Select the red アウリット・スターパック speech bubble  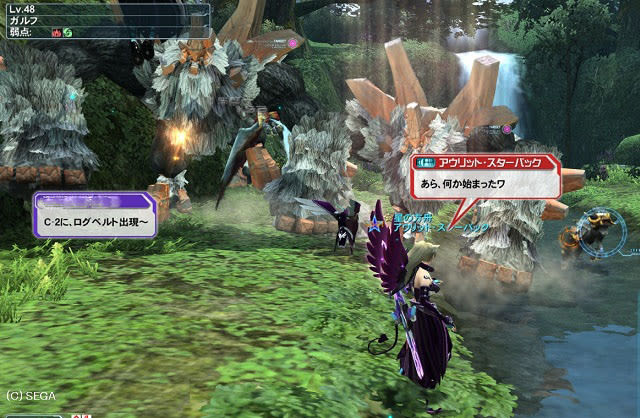point(484,176)
